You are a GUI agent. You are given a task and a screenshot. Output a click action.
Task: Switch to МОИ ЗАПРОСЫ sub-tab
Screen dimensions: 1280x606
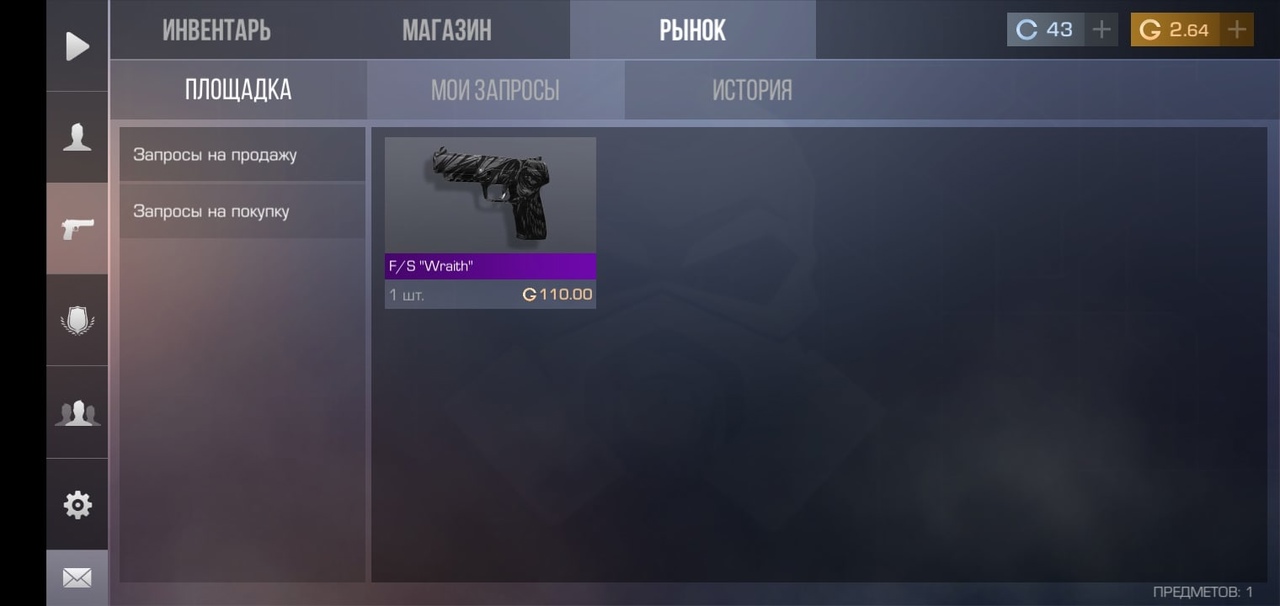[x=495, y=90]
